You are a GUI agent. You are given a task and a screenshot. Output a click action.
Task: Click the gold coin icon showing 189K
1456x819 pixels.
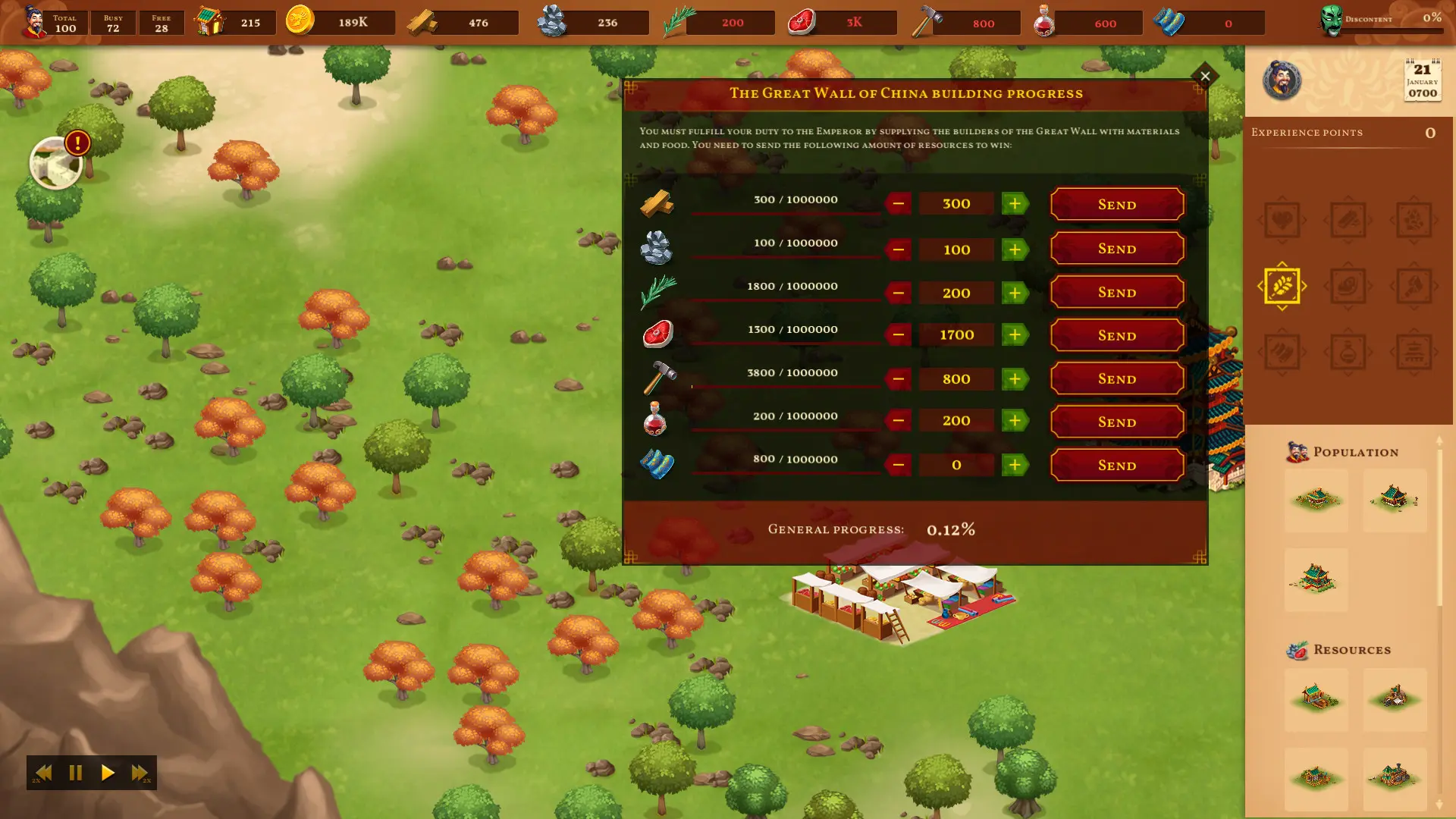coord(298,21)
